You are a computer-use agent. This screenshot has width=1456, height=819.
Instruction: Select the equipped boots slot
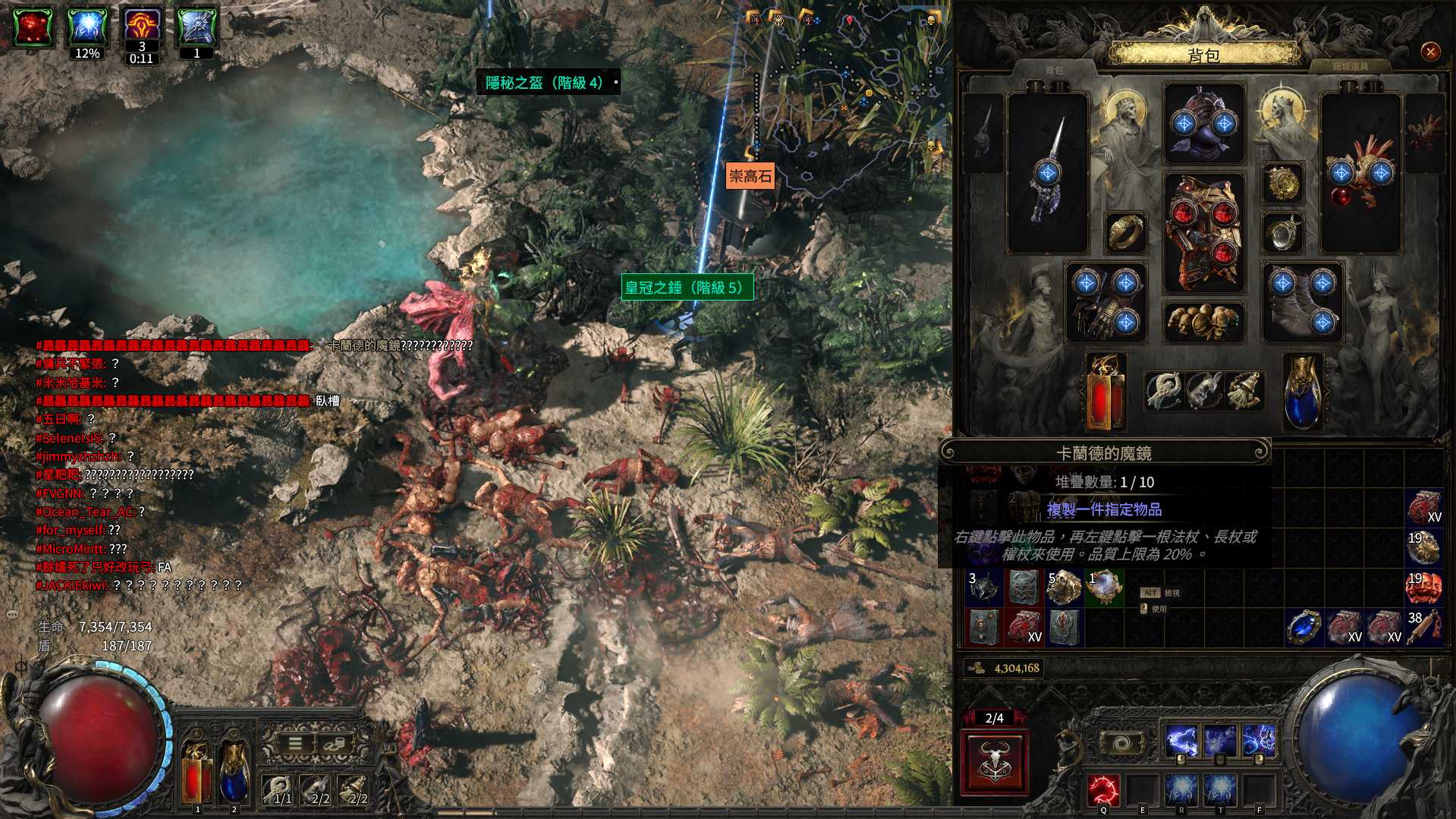pos(1302,302)
